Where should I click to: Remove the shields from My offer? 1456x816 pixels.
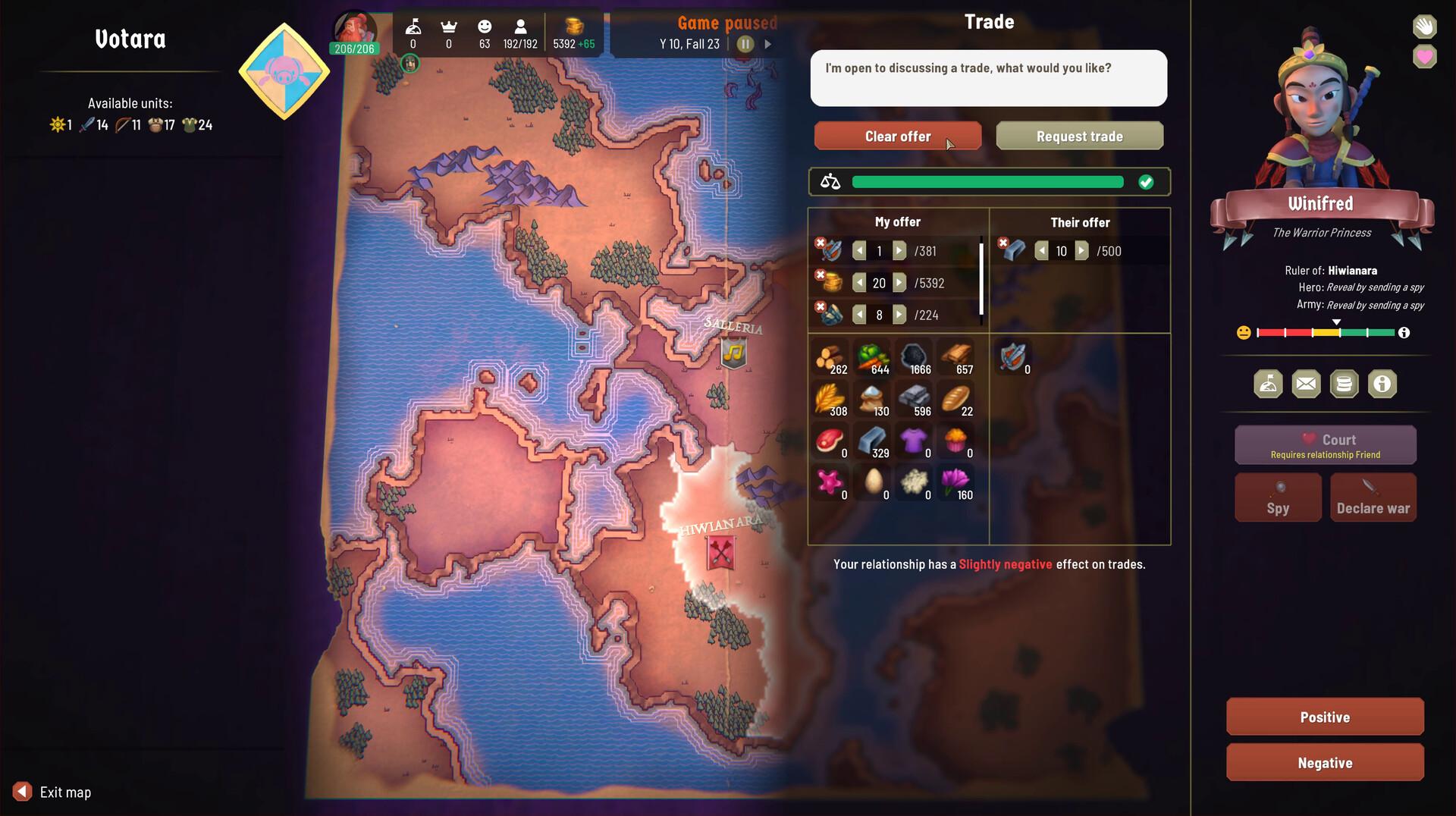coord(821,243)
